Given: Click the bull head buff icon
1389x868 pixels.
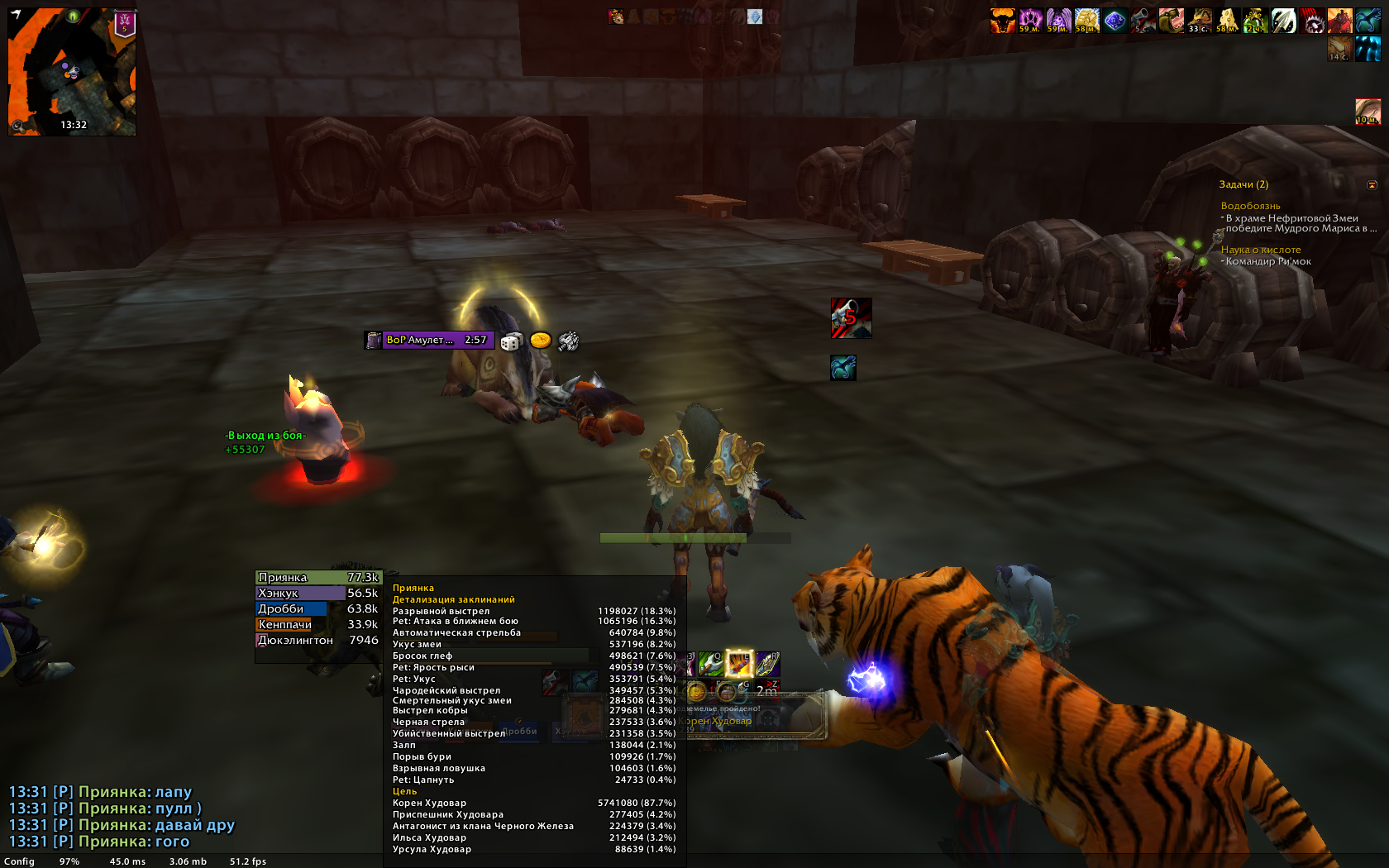Looking at the screenshot, I should [1002, 20].
